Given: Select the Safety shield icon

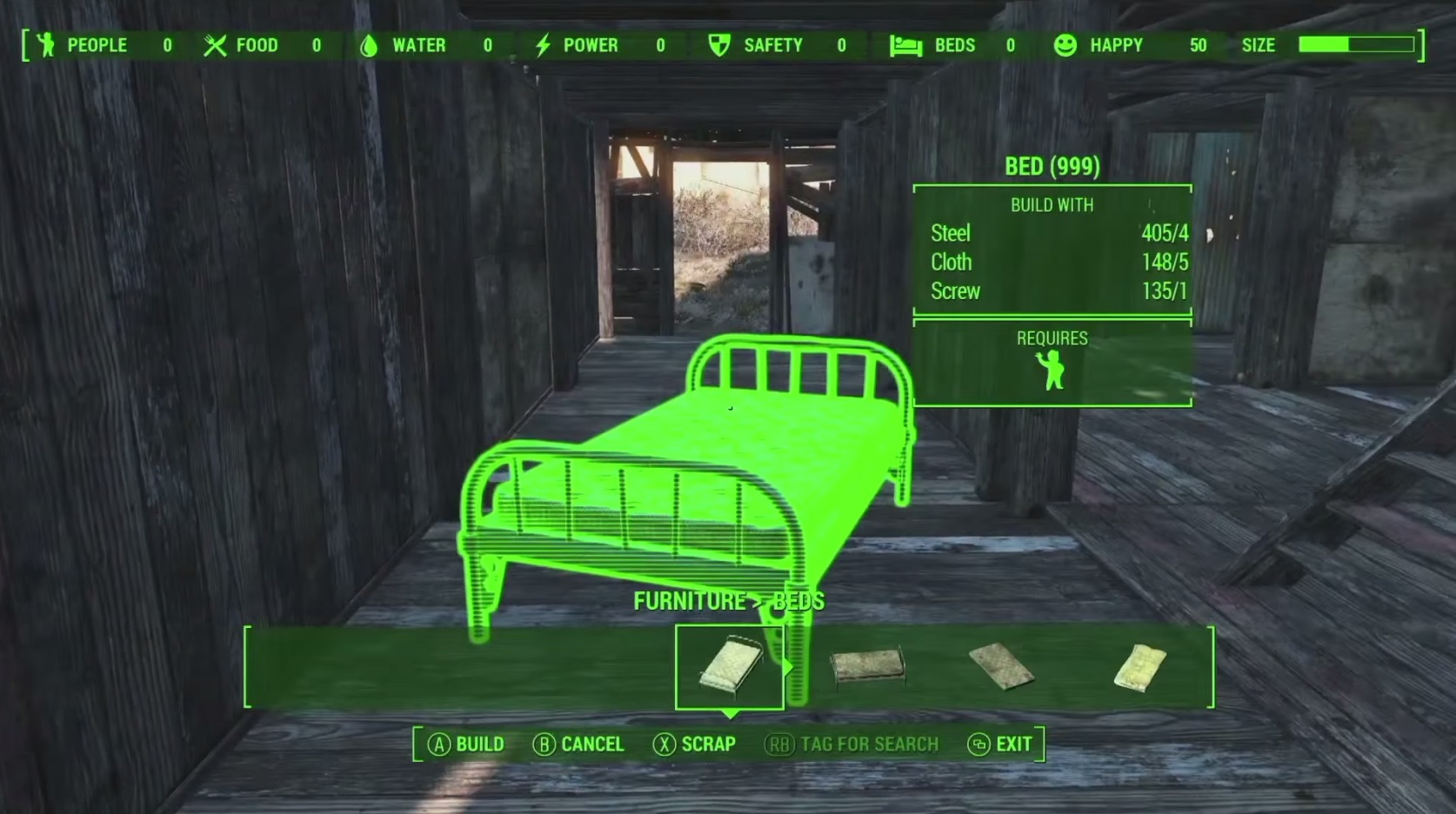Looking at the screenshot, I should coord(718,45).
